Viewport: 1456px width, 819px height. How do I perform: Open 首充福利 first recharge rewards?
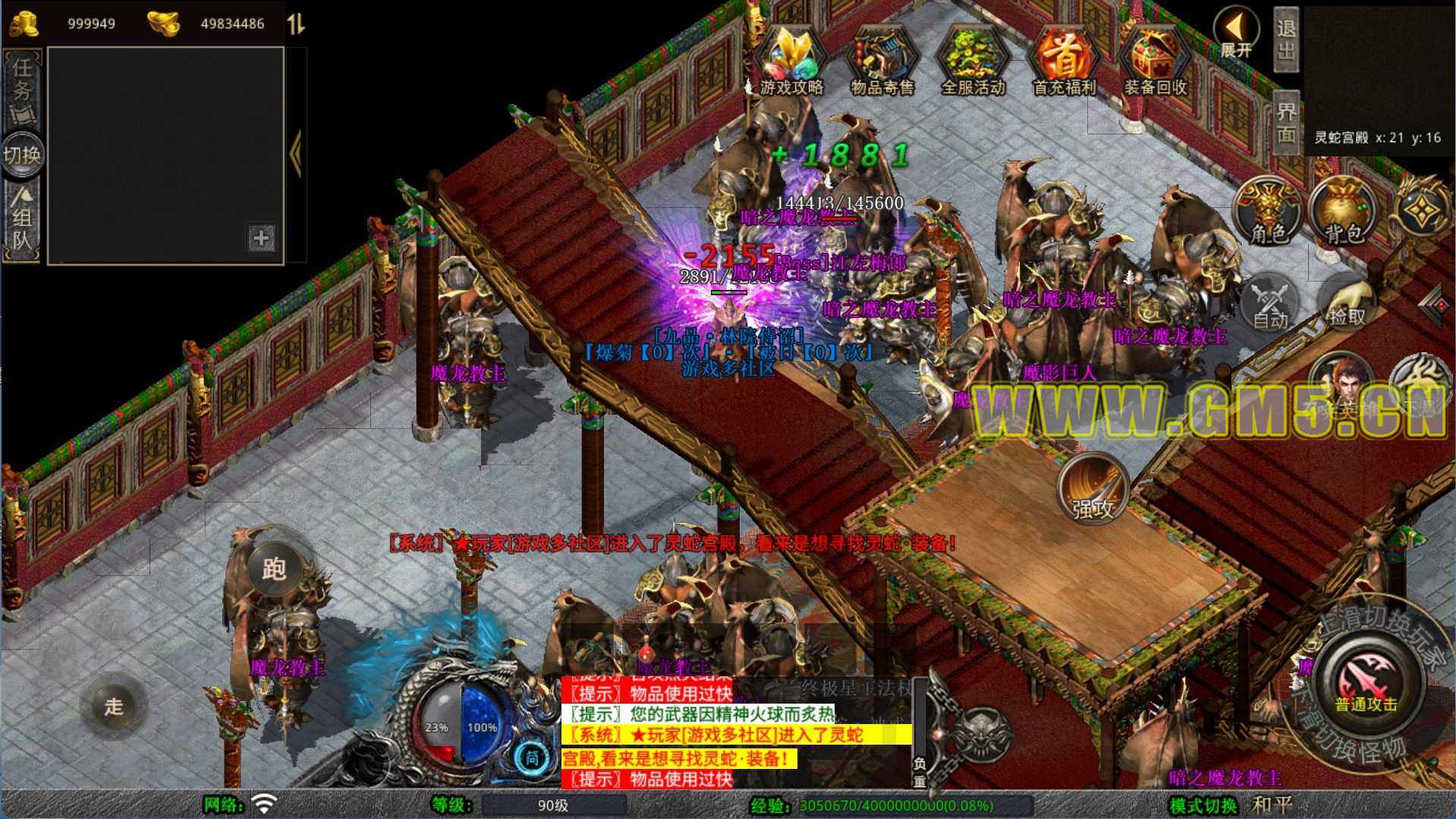1064,62
